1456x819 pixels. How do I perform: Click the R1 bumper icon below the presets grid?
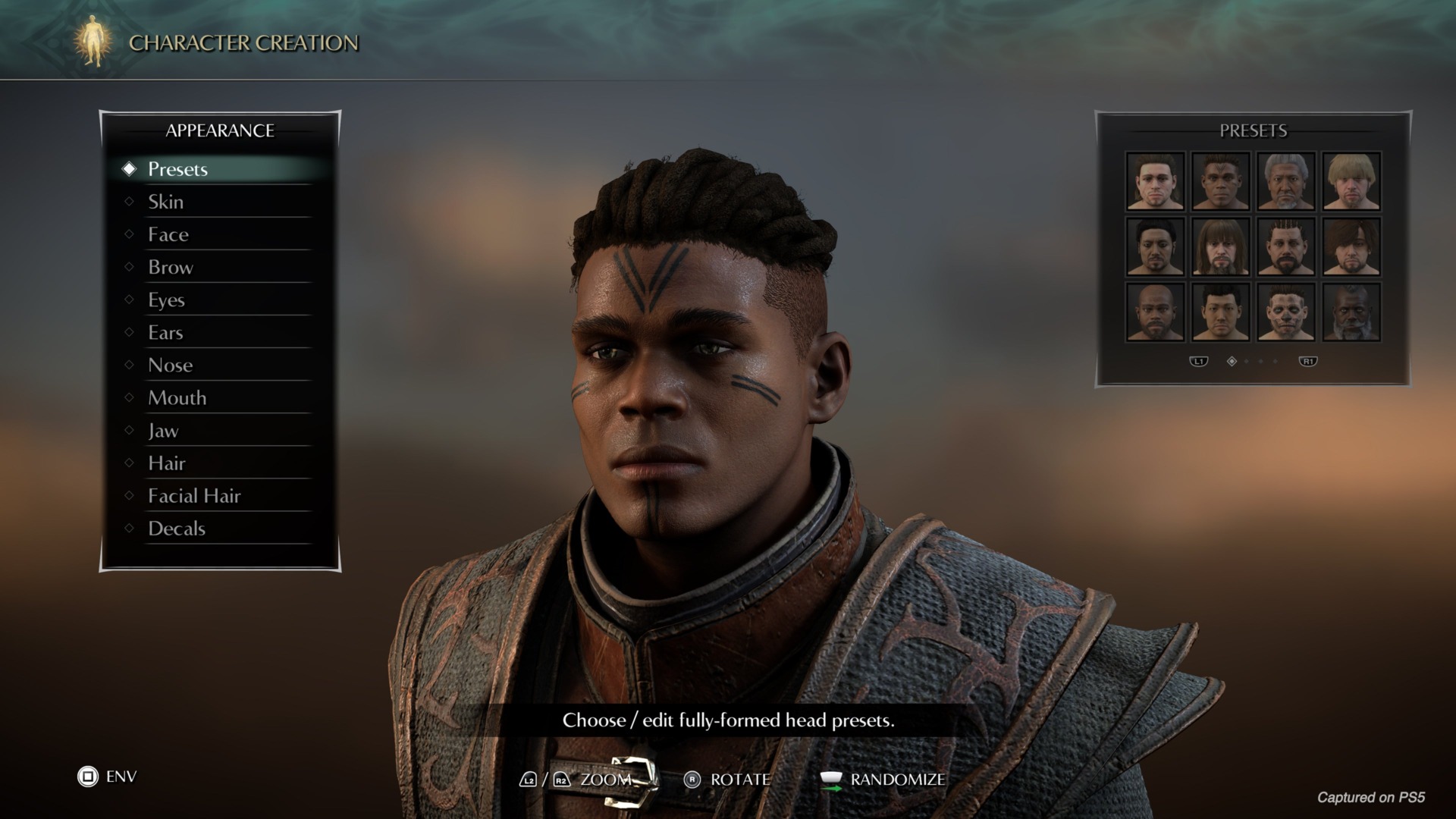click(1308, 362)
